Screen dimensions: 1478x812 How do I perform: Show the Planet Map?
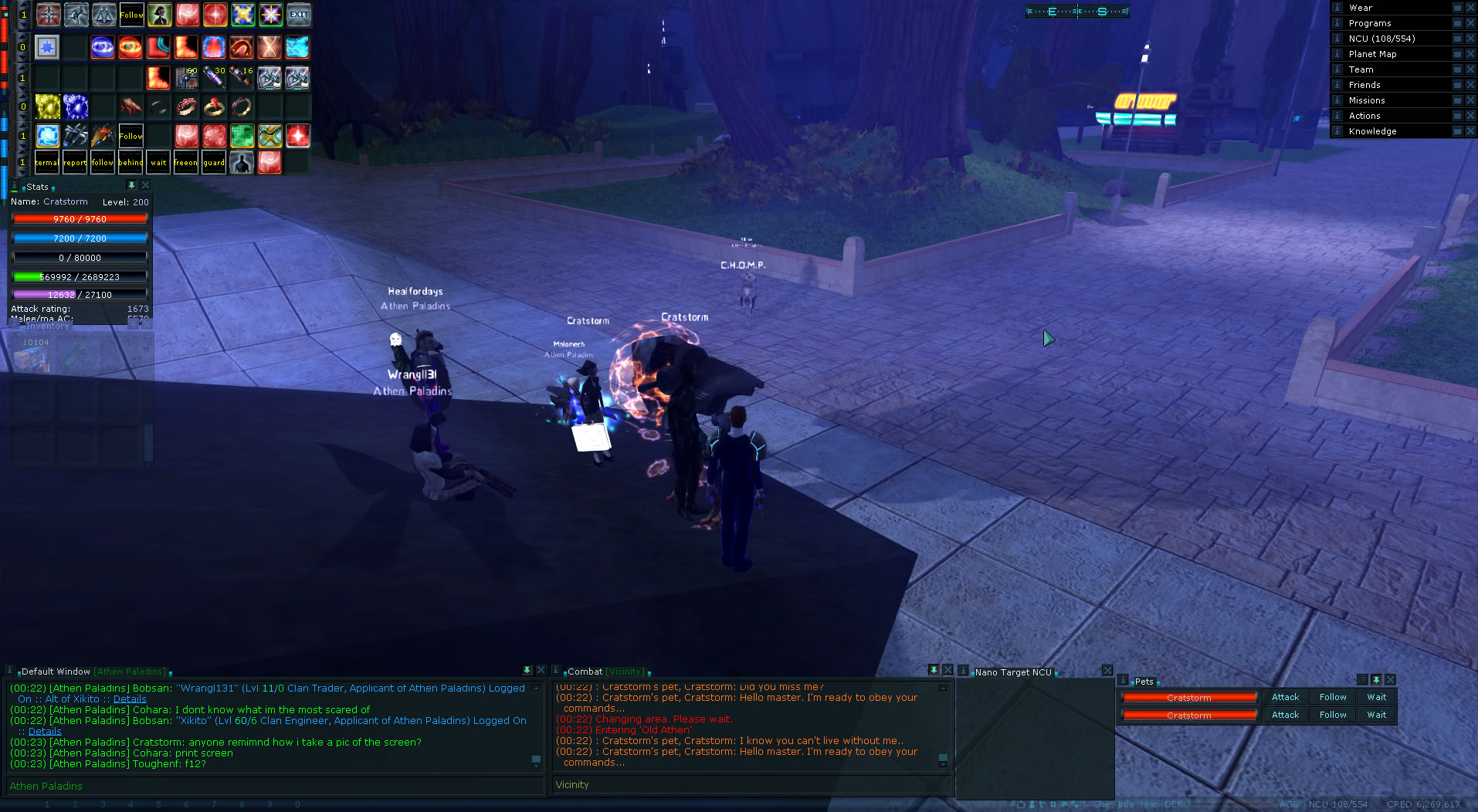point(1372,54)
